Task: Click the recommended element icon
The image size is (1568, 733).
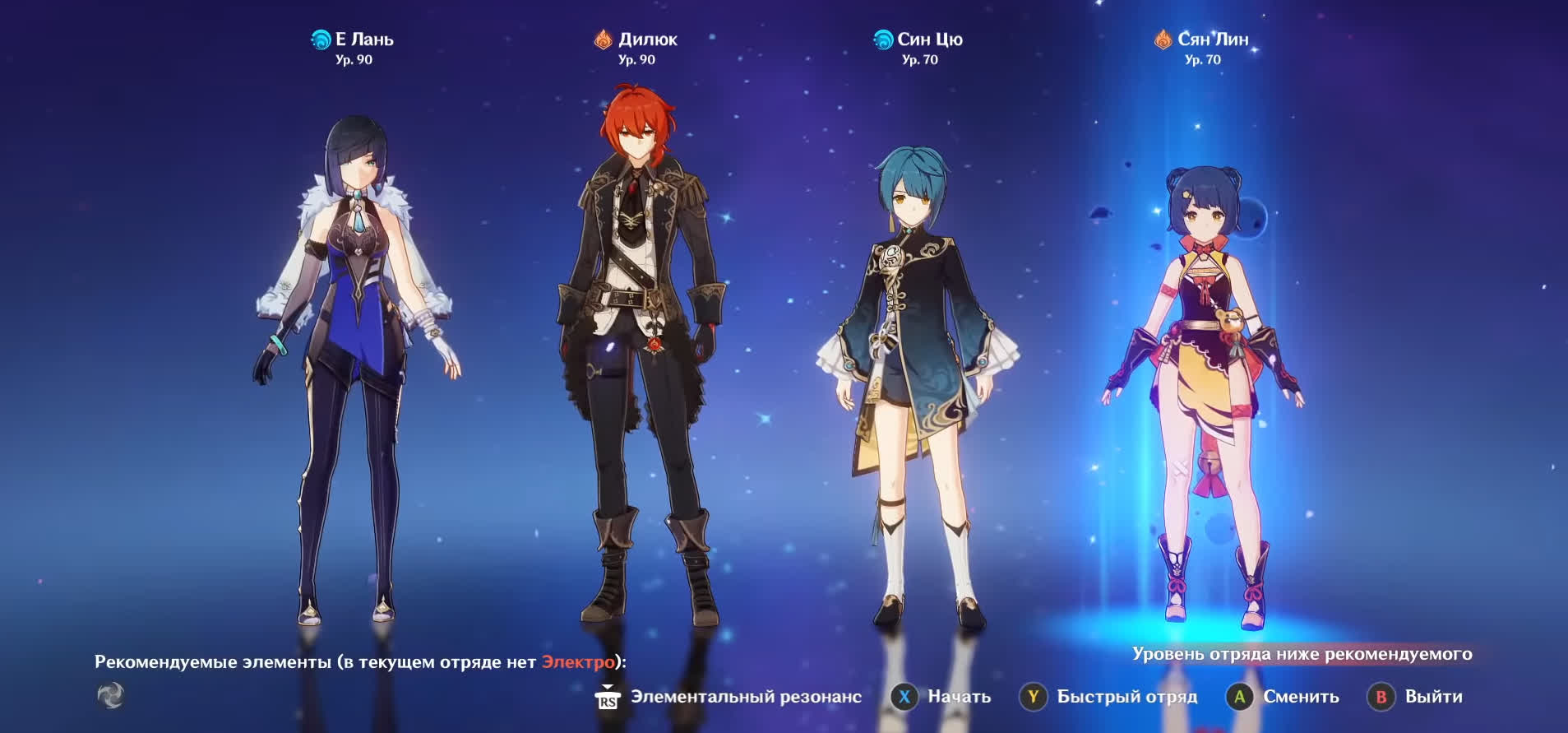Action: tap(111, 696)
